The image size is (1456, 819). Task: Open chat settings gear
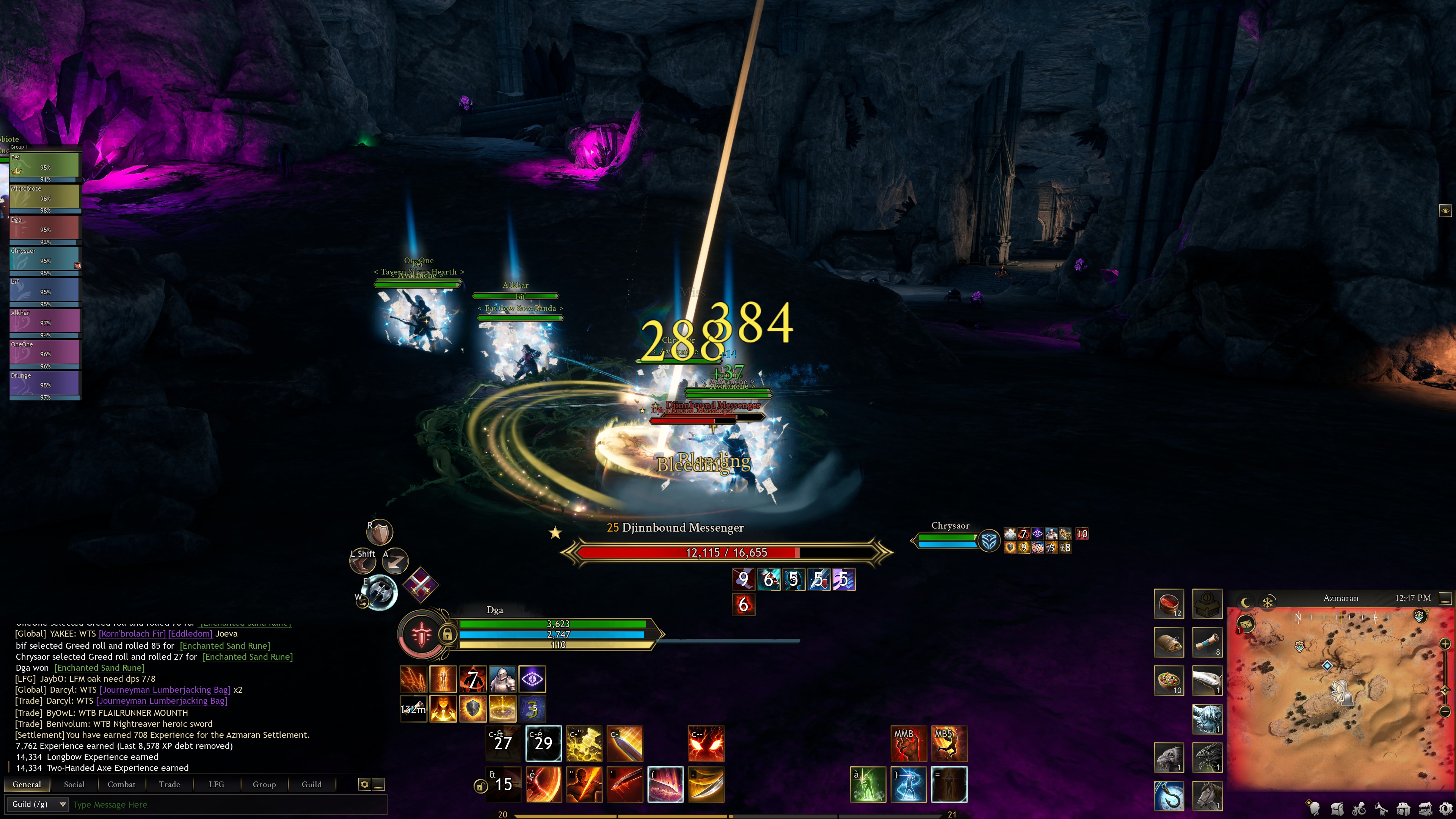point(364,784)
